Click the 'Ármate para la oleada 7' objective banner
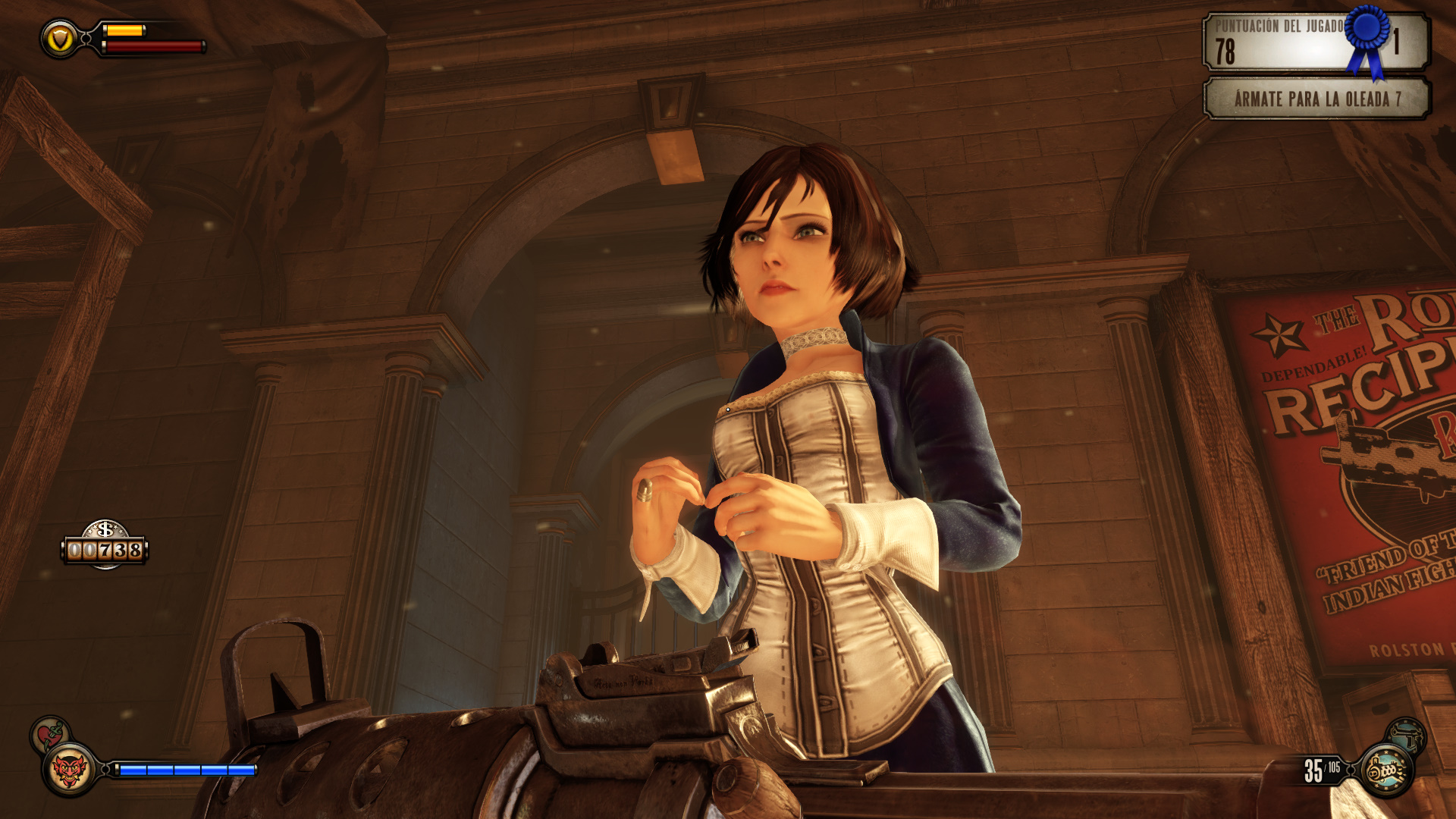The height and width of the screenshot is (819, 1456). pyautogui.click(x=1316, y=99)
